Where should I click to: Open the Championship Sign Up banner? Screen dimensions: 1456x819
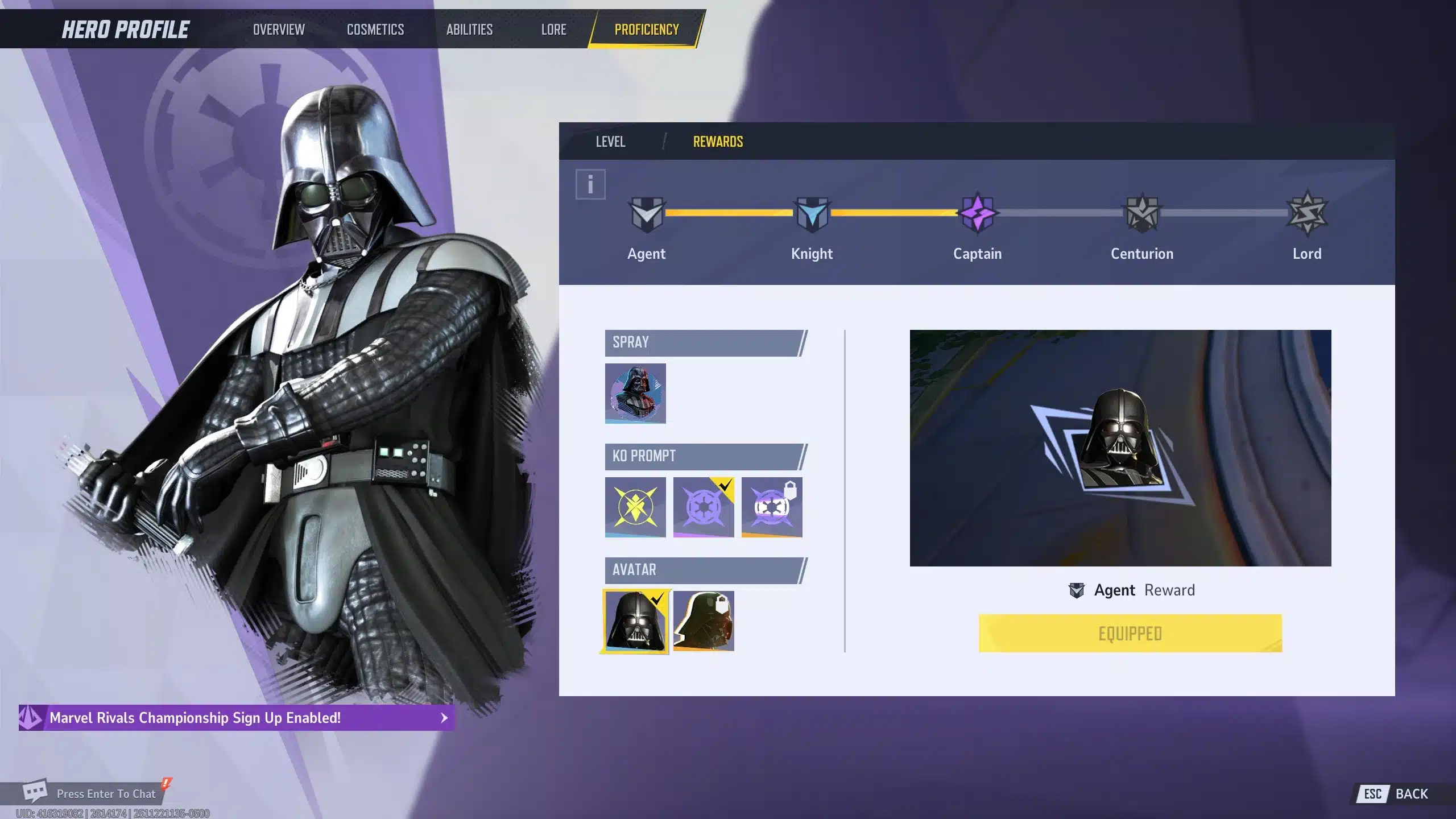tap(237, 718)
